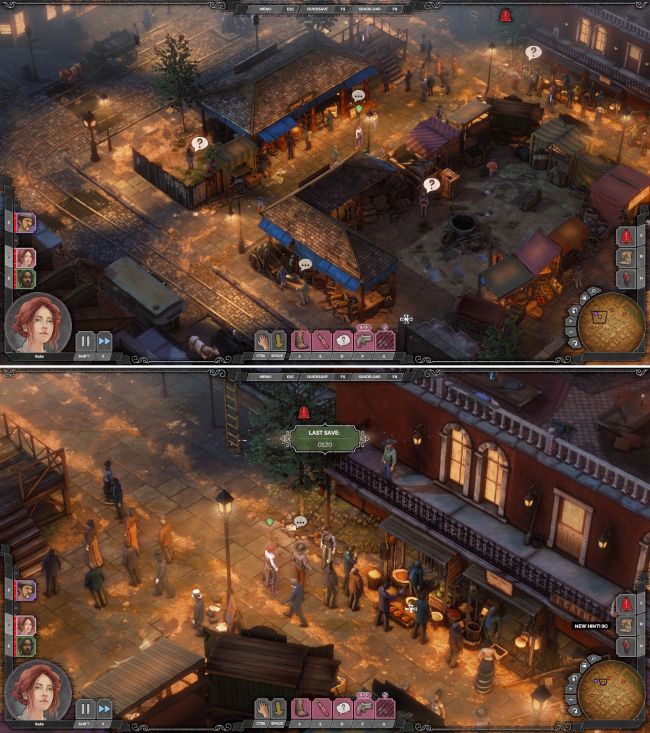Screen dimensions: 650x733
Task: Click the bottom frame's circular minimap
Action: pyautogui.click(x=610, y=691)
